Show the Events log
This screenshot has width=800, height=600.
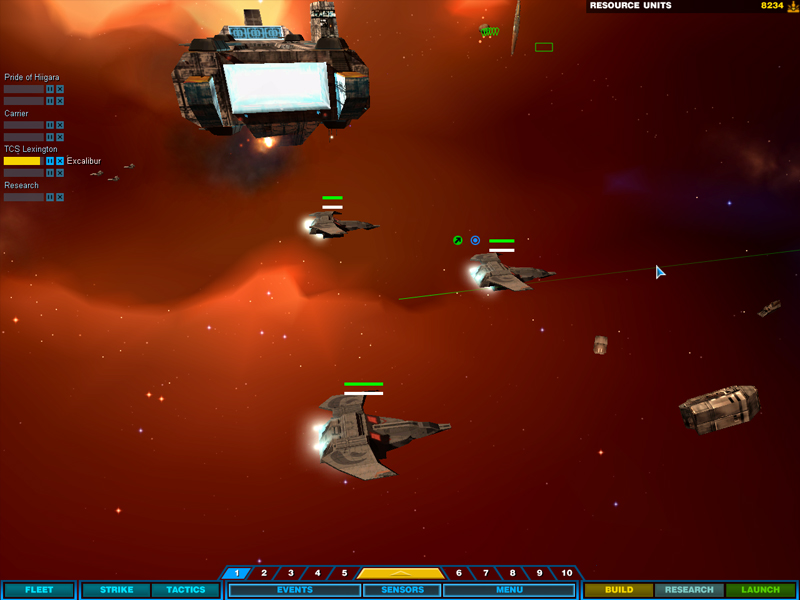[x=294, y=590]
